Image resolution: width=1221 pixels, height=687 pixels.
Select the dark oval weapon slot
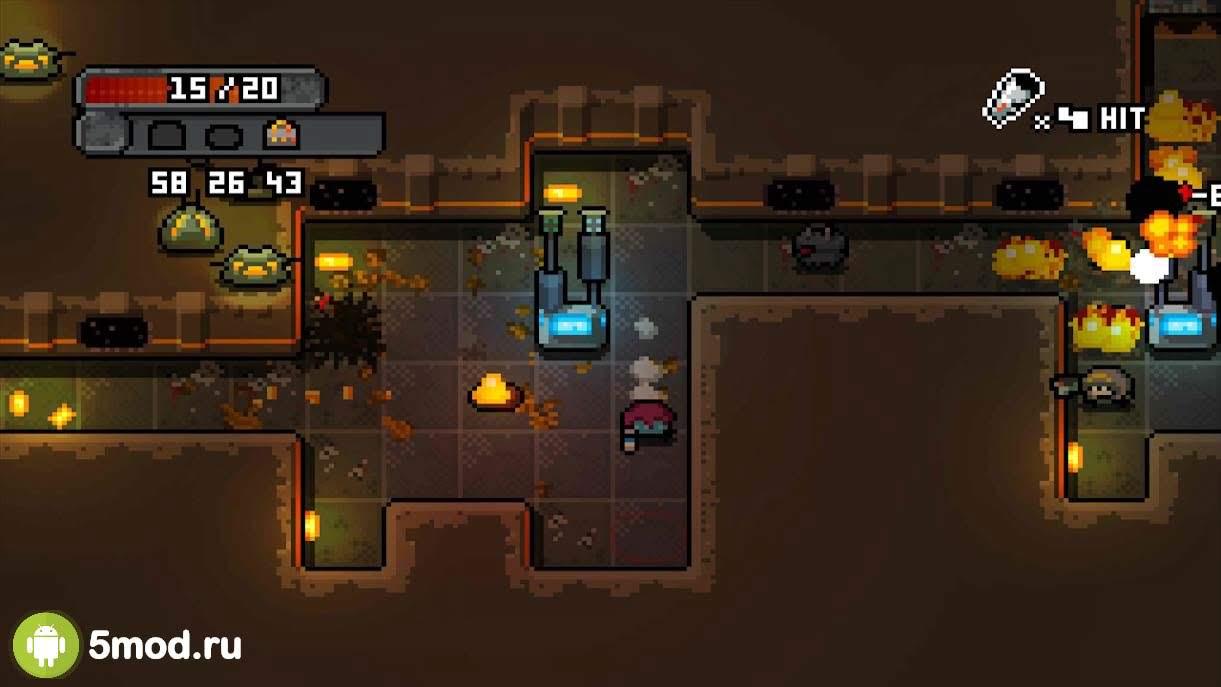pos(224,136)
